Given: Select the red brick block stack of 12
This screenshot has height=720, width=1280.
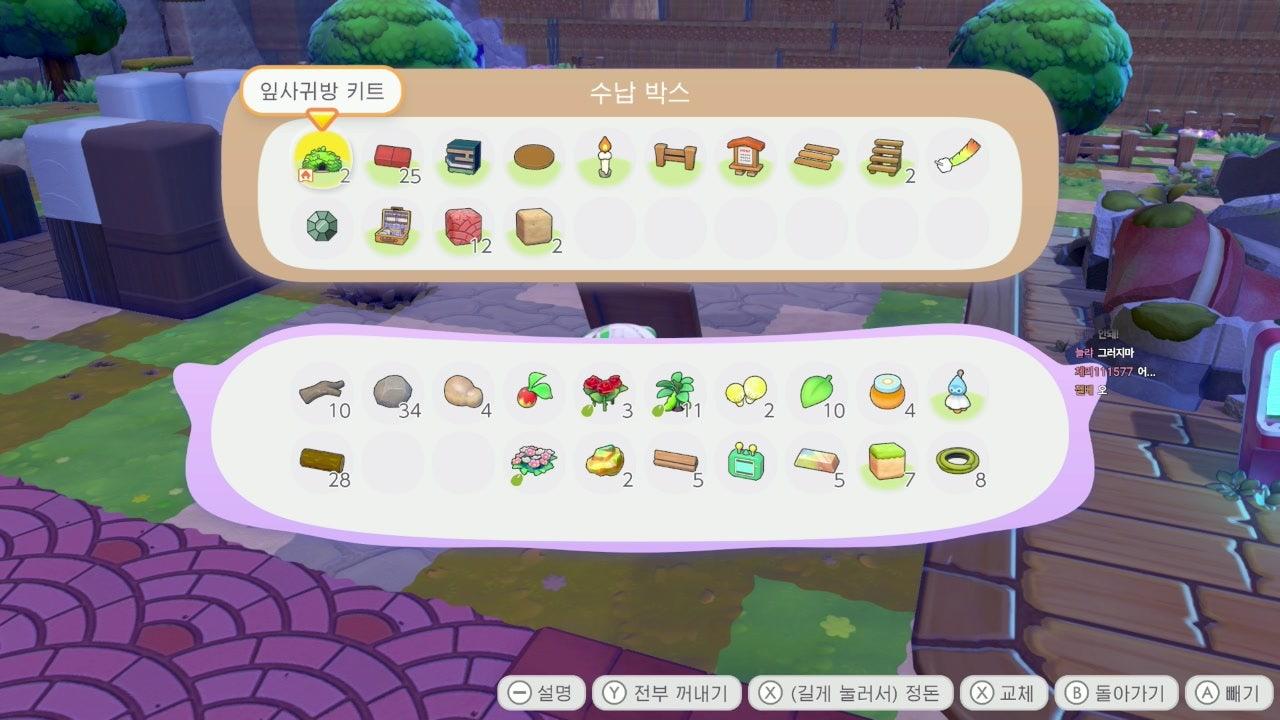Looking at the screenshot, I should [463, 227].
